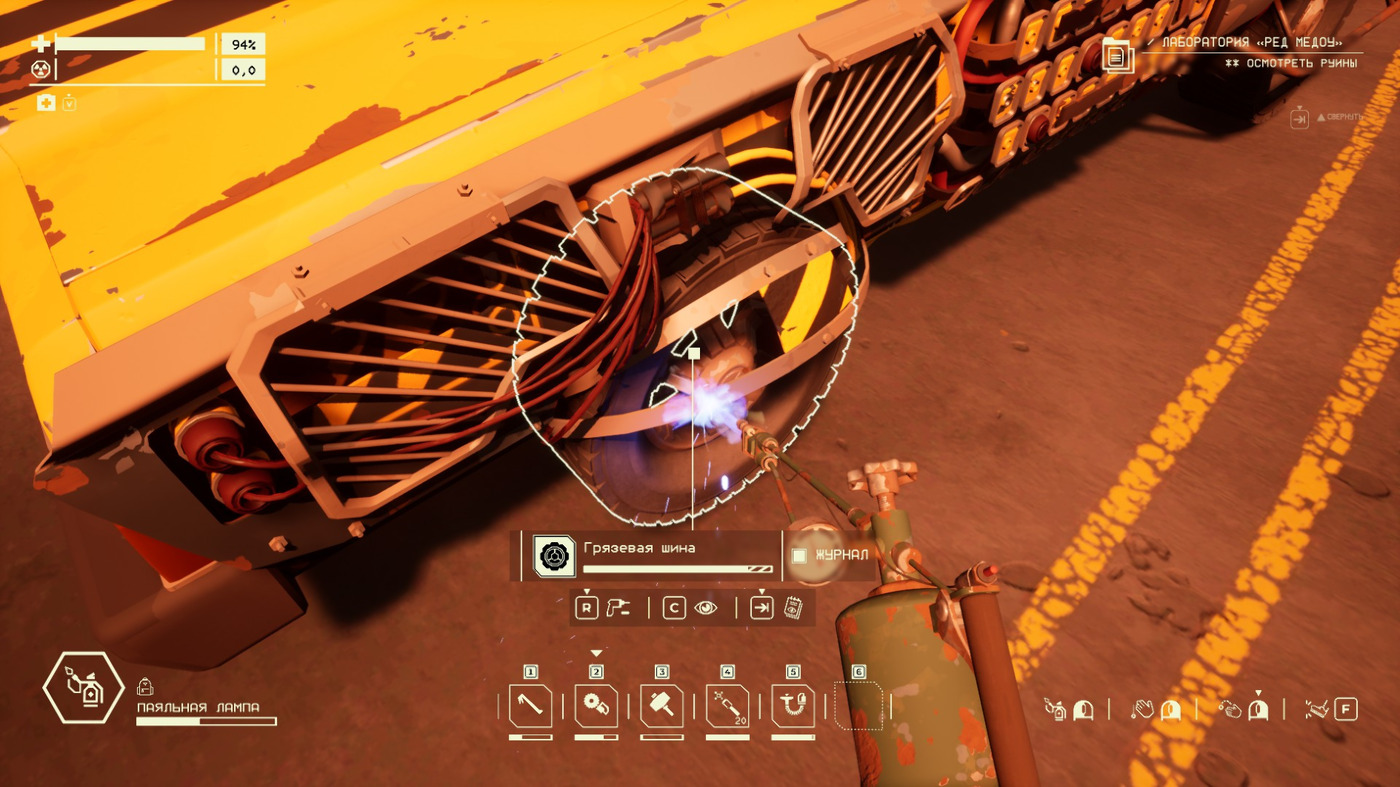
Task: Select the scrapper saw in hotbar slot 2
Action: (596, 706)
